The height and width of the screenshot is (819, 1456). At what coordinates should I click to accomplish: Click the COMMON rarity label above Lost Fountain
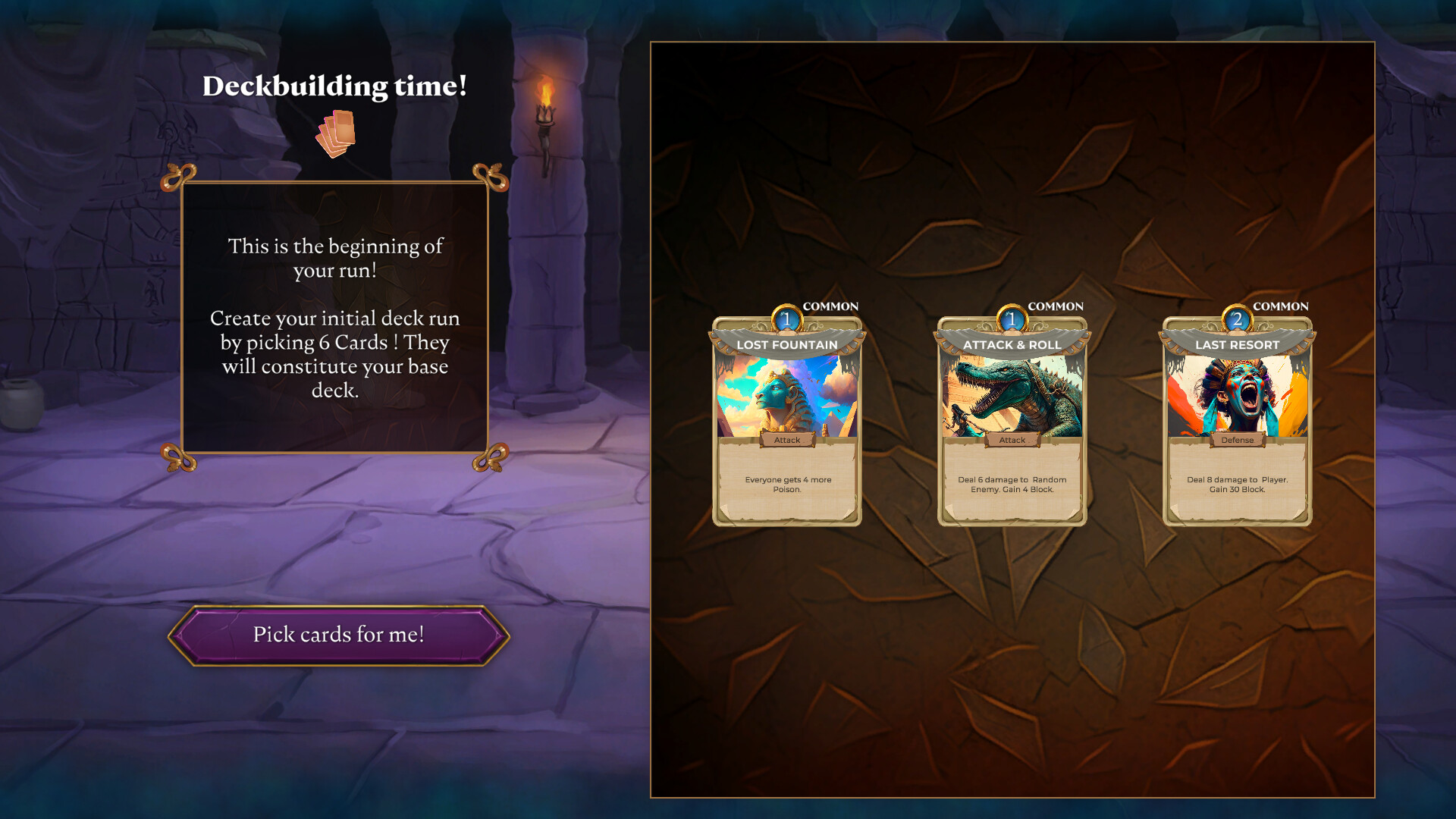point(832,306)
